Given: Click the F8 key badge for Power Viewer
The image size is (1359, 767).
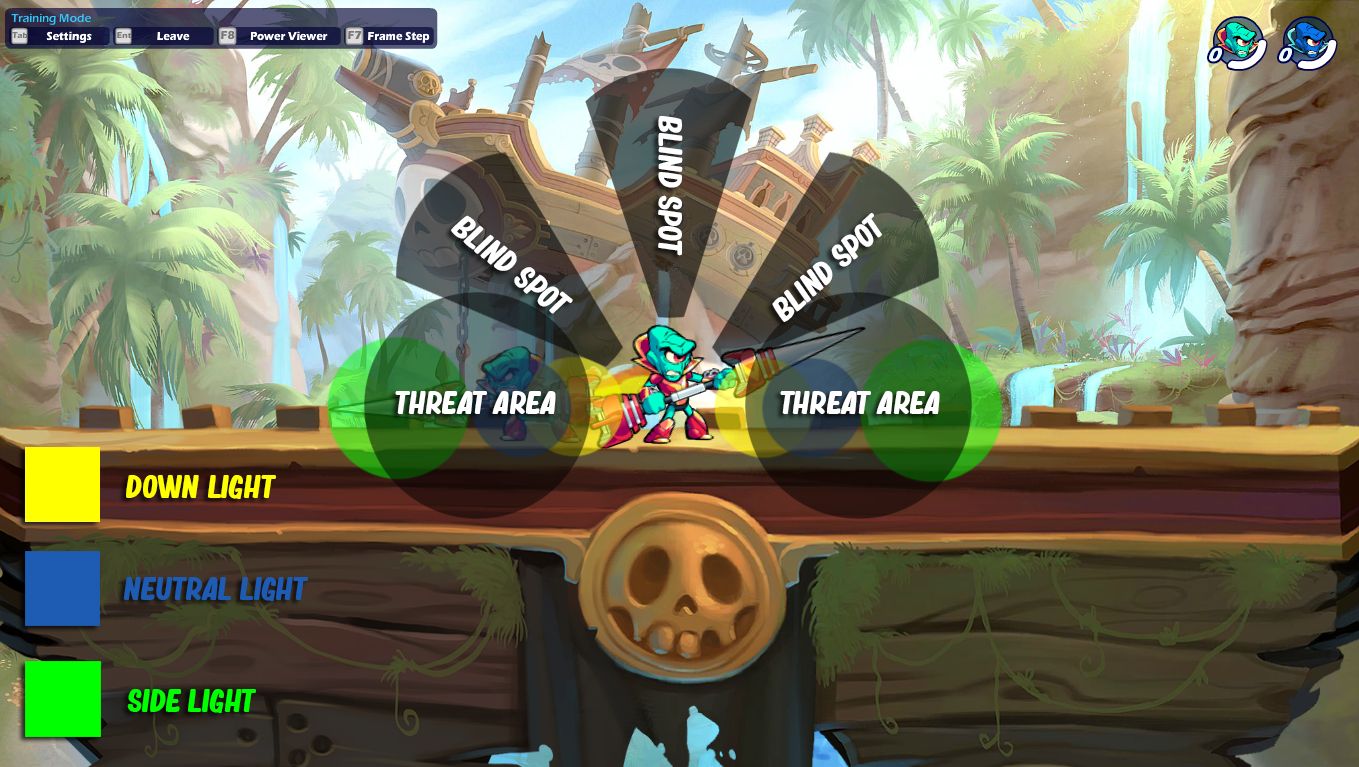Looking at the screenshot, I should 228,34.
